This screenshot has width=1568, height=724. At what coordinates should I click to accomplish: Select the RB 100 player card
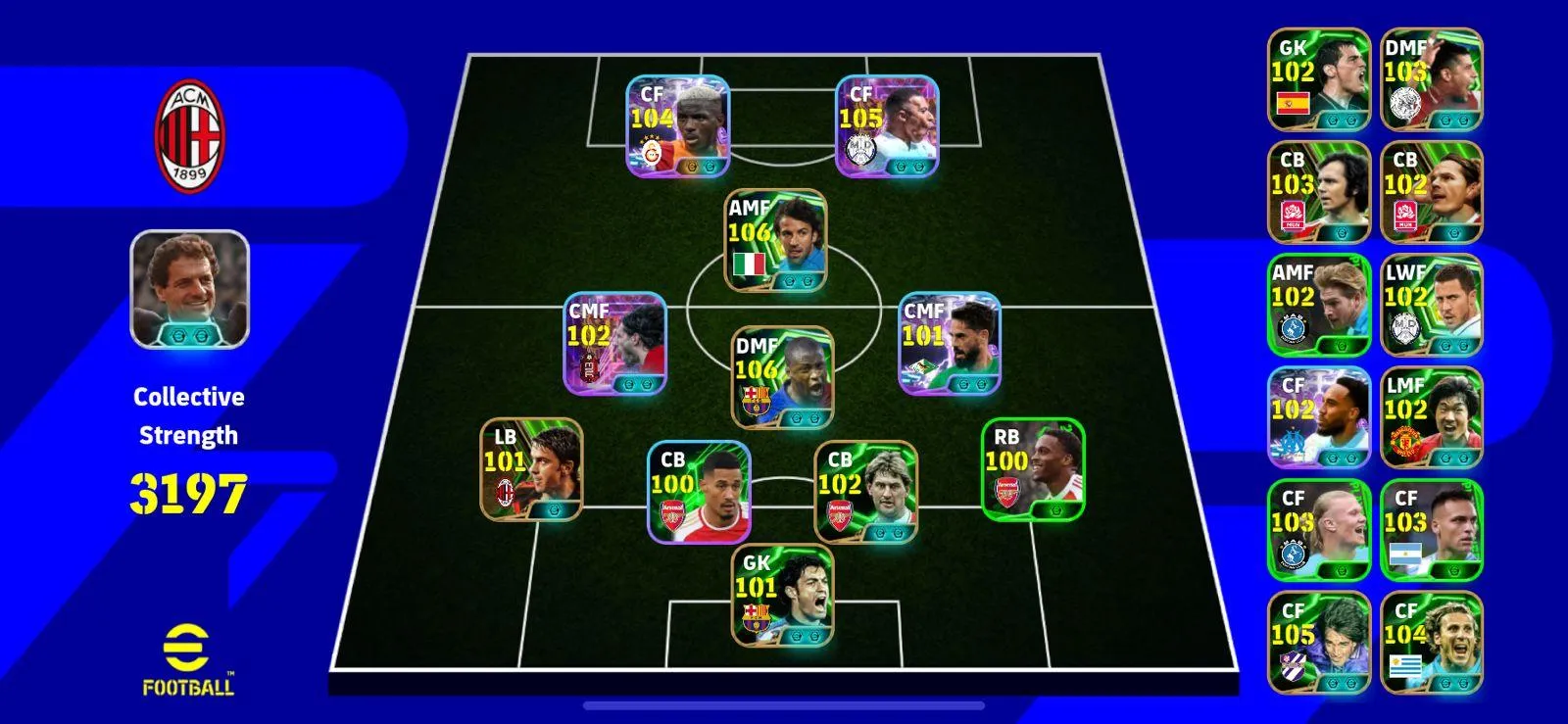pos(1033,469)
